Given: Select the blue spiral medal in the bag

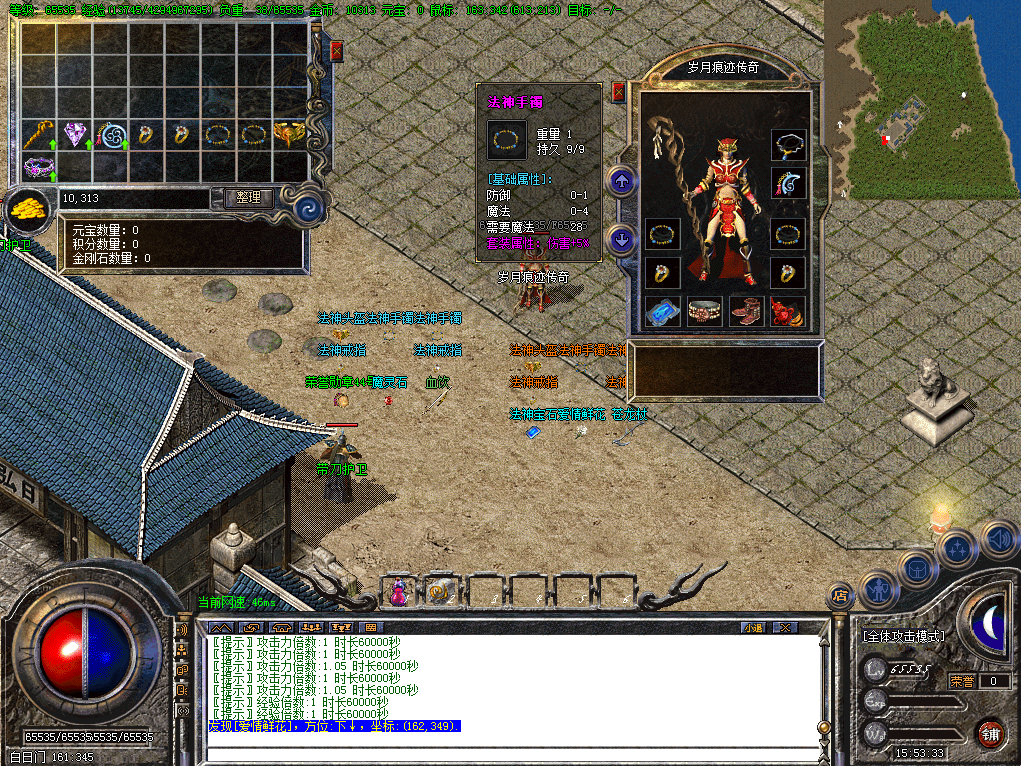Looking at the screenshot, I should (111, 134).
